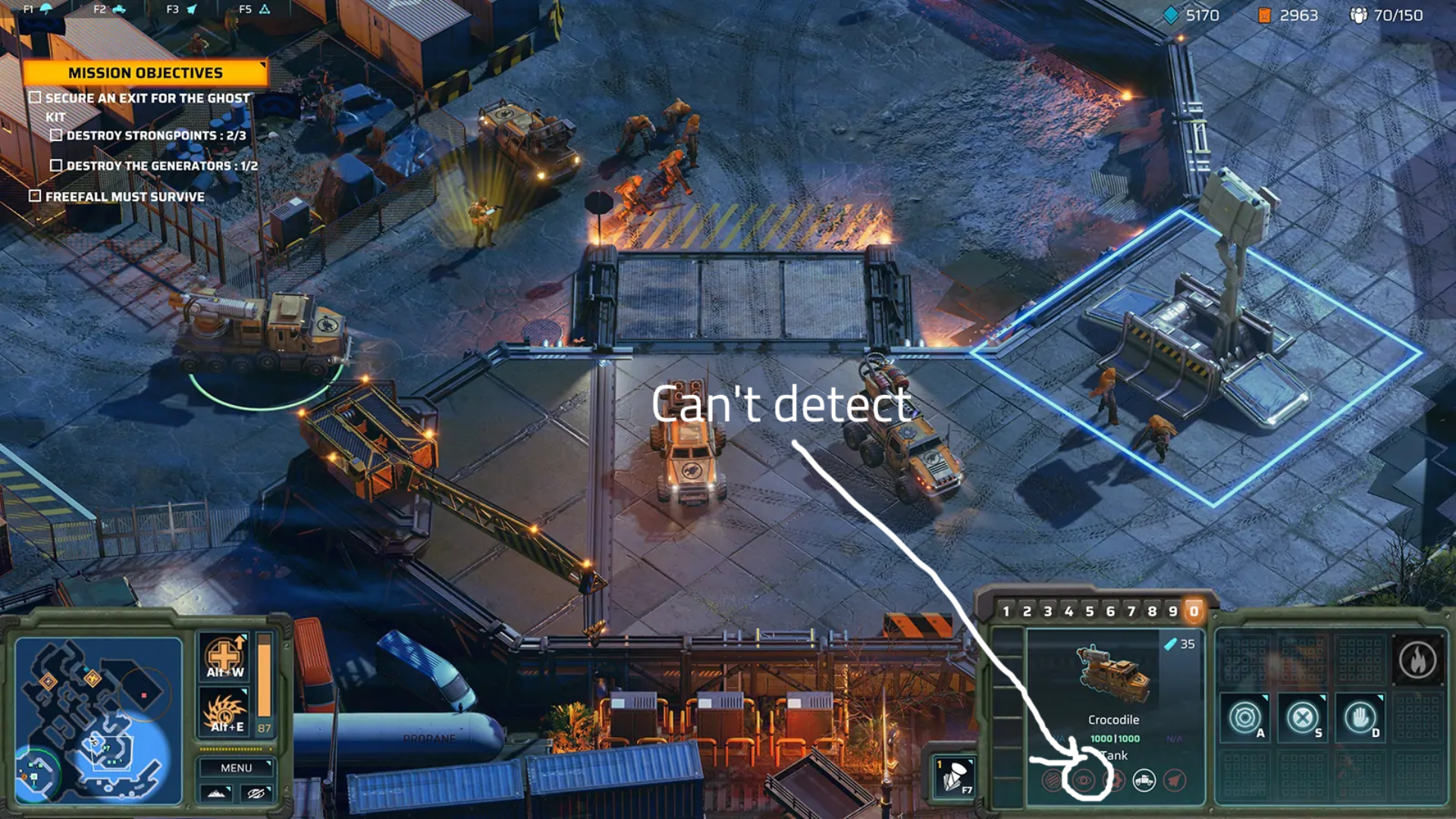Viewport: 1456px width, 819px height.
Task: Issue the attack-move target command (A)
Action: pos(1244,717)
